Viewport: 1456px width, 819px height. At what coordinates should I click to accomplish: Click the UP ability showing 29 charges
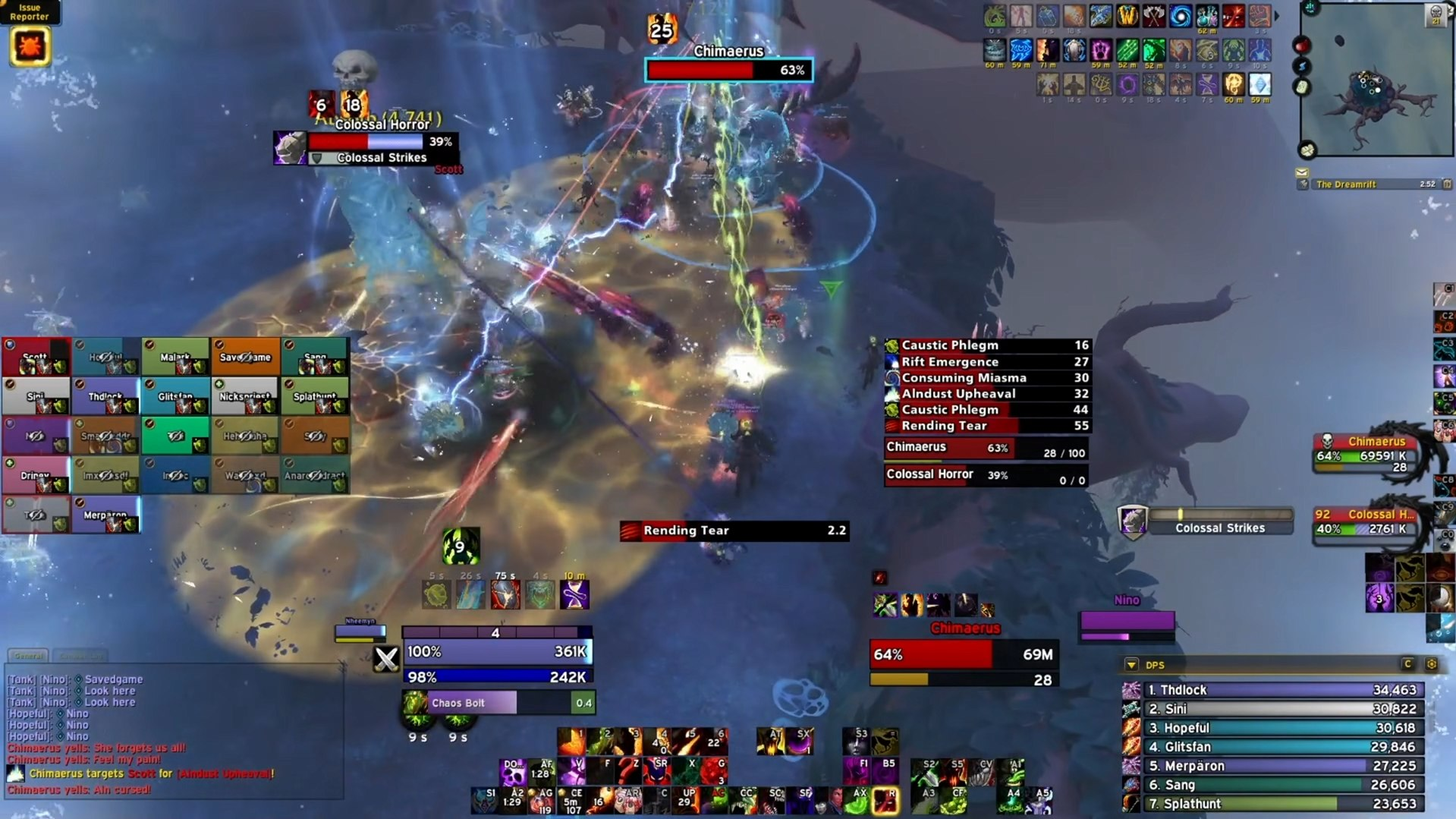tap(687, 797)
